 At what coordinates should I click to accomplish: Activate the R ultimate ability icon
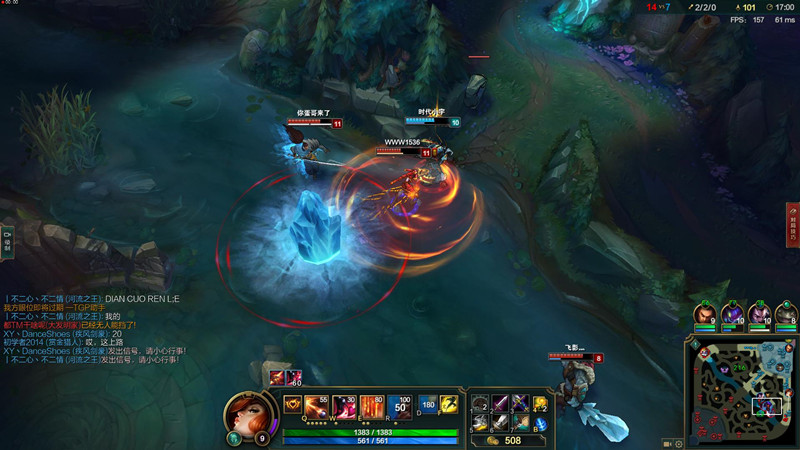pyautogui.click(x=399, y=405)
